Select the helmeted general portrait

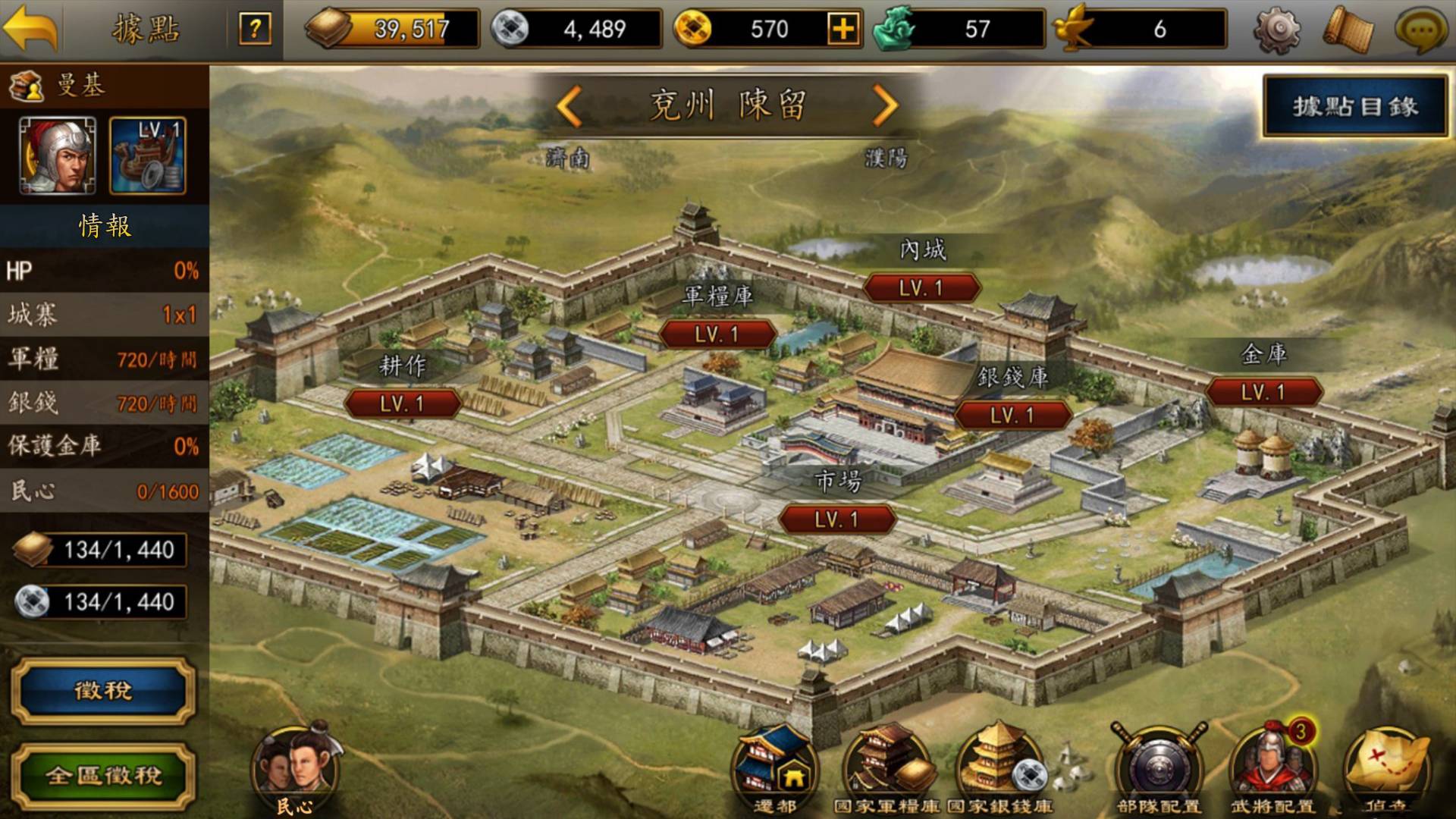pyautogui.click(x=58, y=155)
